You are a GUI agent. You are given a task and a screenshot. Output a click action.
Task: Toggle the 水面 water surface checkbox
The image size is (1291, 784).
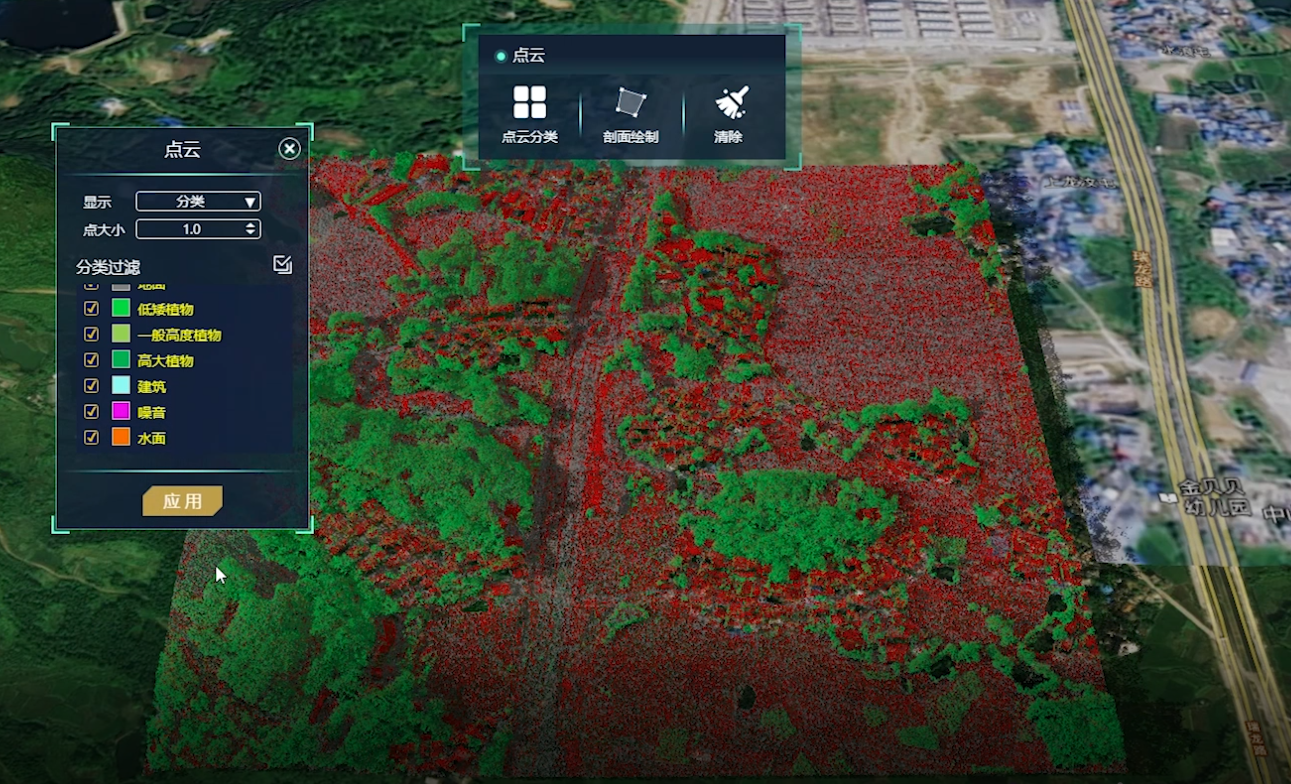point(91,437)
